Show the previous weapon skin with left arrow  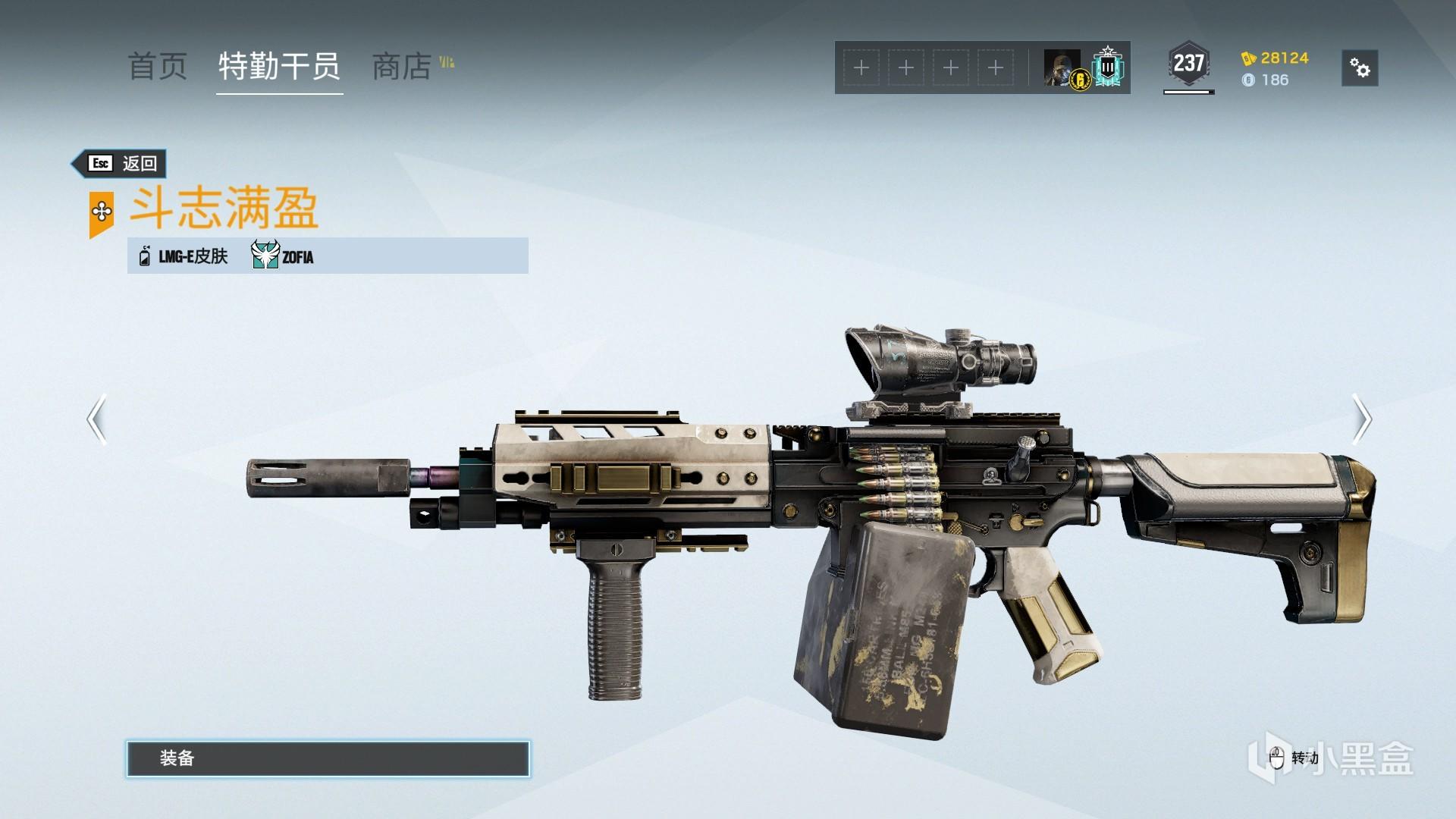tap(96, 419)
